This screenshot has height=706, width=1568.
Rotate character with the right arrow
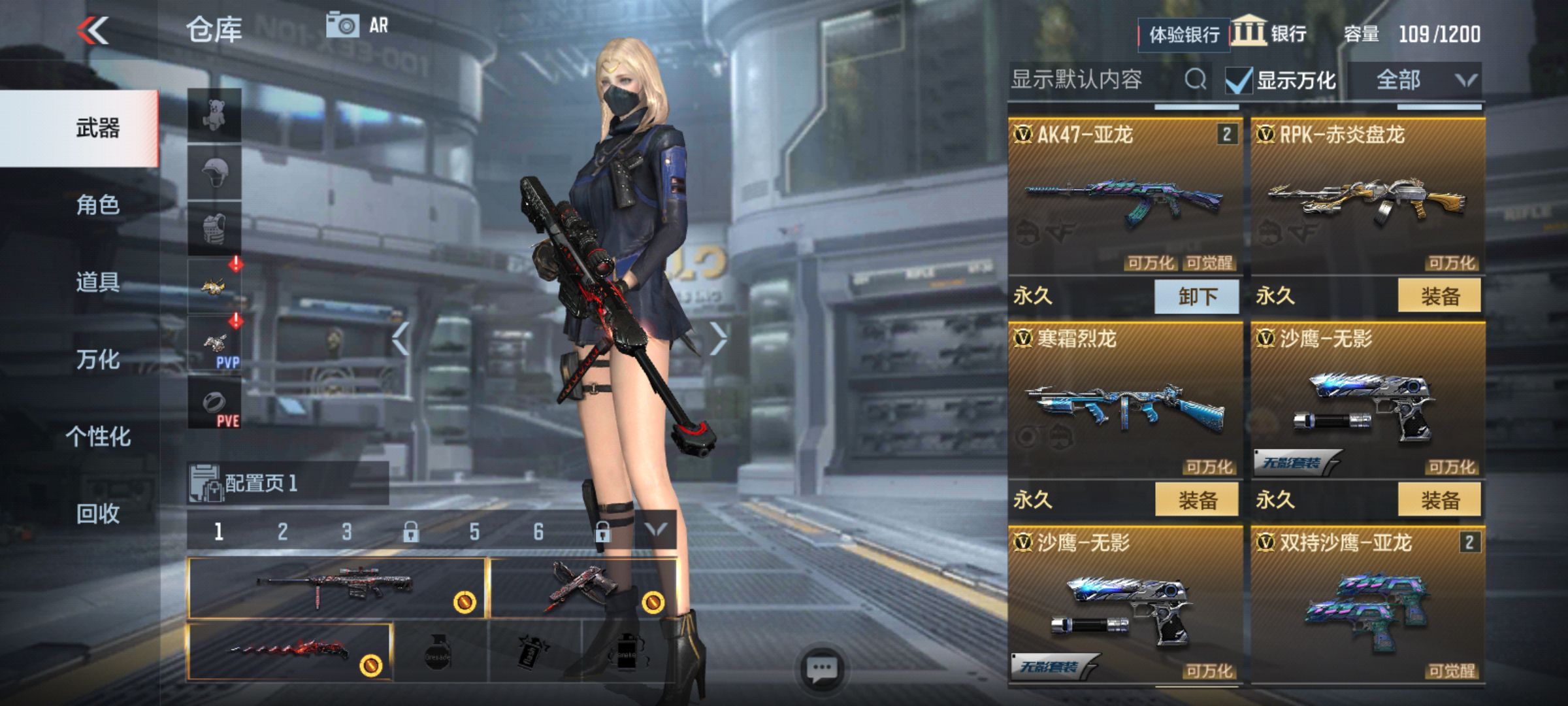(717, 338)
